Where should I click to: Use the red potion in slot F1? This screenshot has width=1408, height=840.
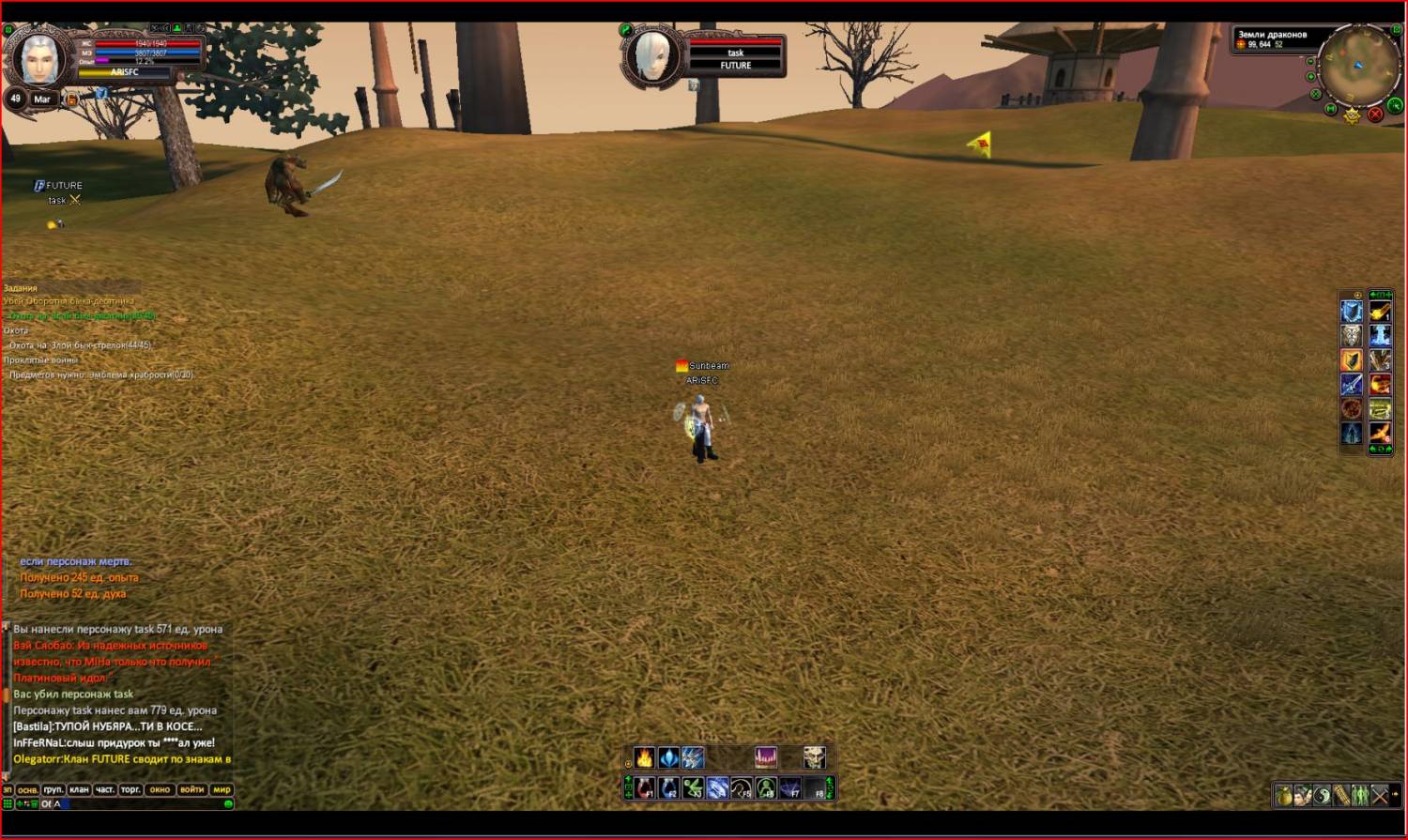pos(645,788)
